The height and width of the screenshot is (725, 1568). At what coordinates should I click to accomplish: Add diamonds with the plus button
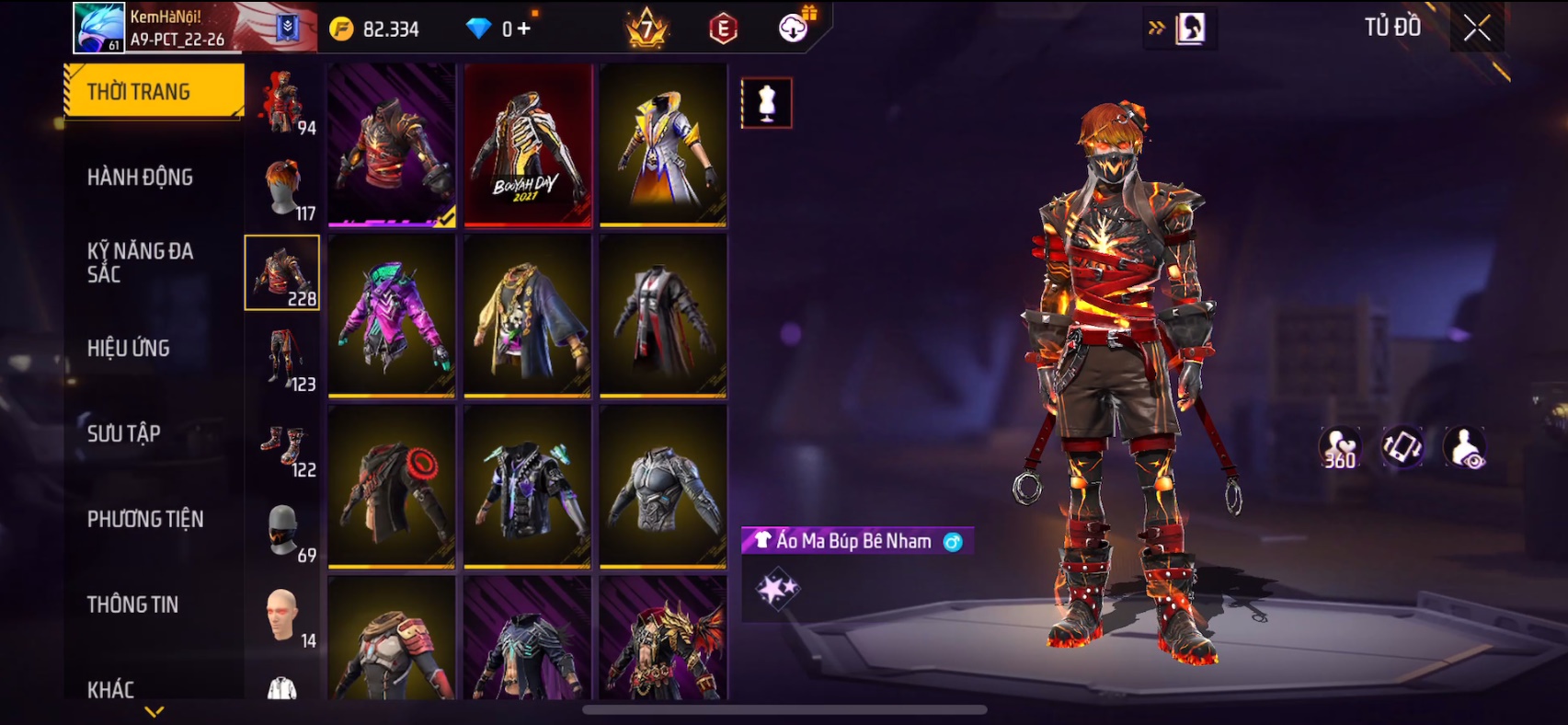point(524,29)
